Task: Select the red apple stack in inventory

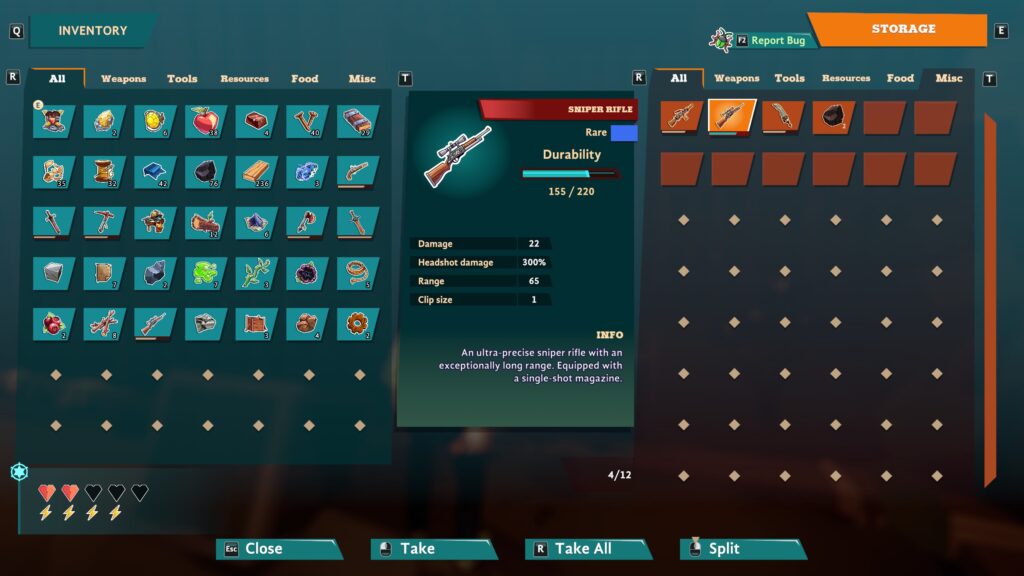Action: click(x=206, y=121)
